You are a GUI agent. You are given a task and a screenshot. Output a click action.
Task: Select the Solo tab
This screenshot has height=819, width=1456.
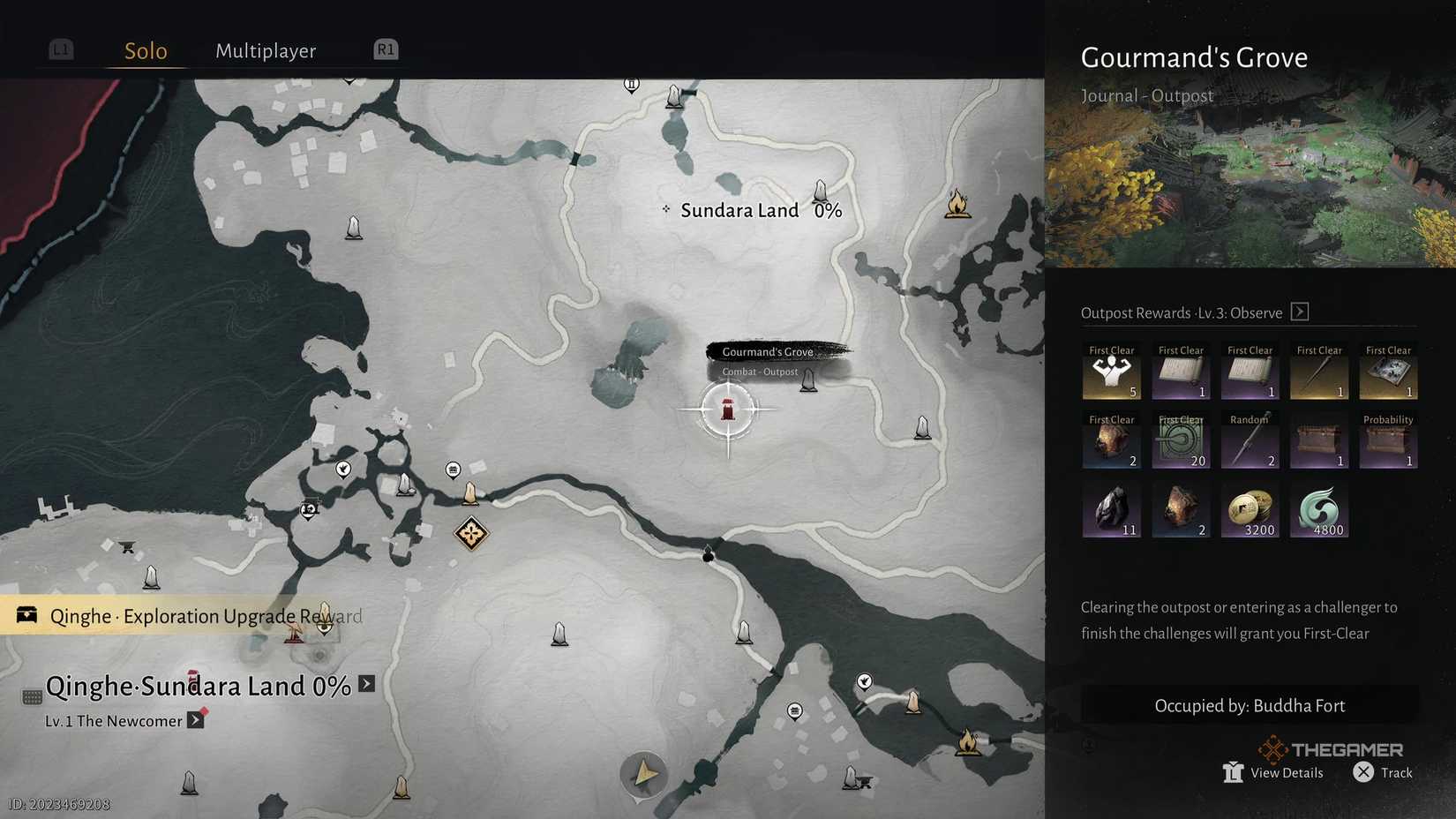144,50
